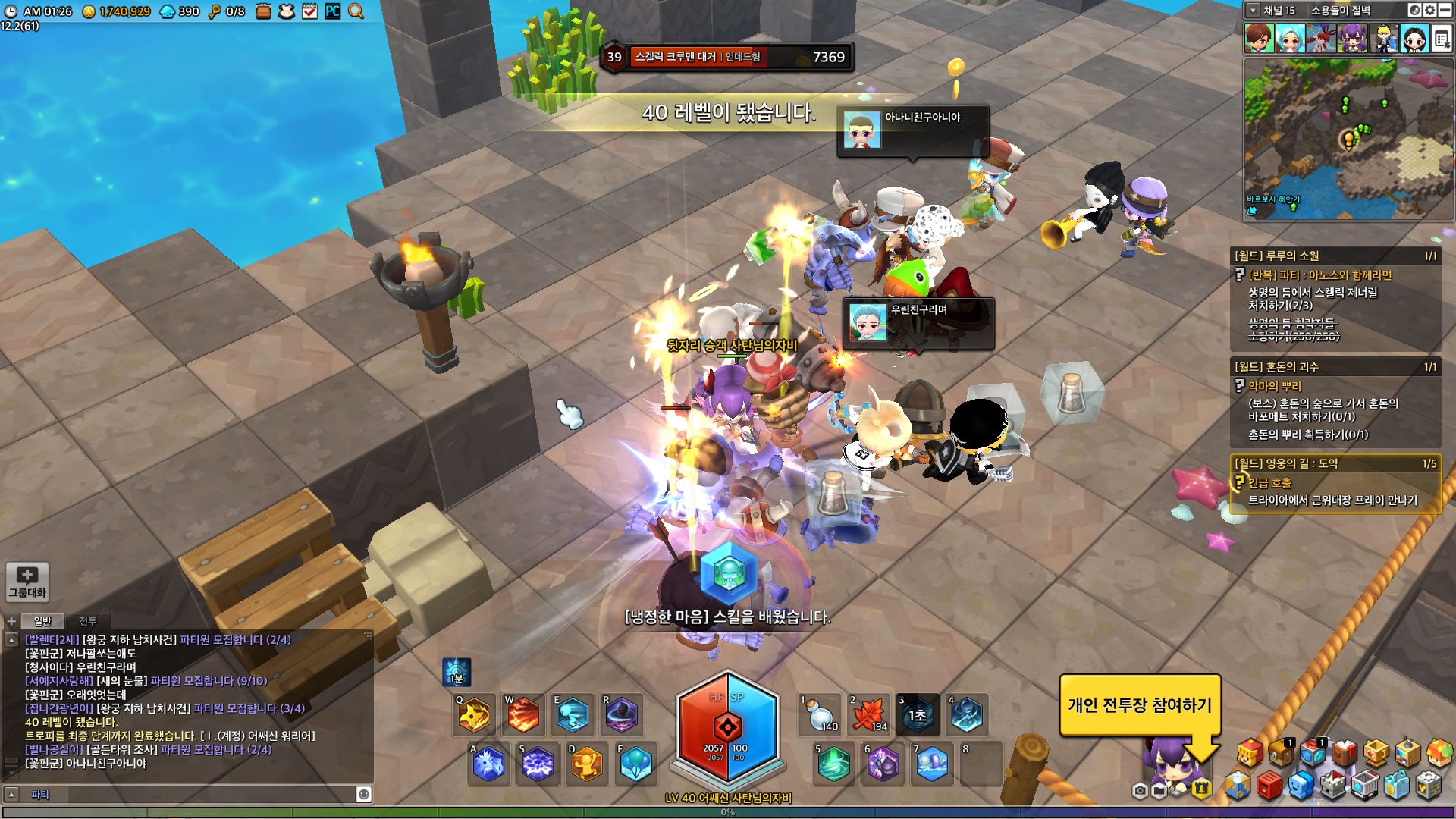Select the 영웅의 길 : 도약 quest tracker

coord(1335,463)
